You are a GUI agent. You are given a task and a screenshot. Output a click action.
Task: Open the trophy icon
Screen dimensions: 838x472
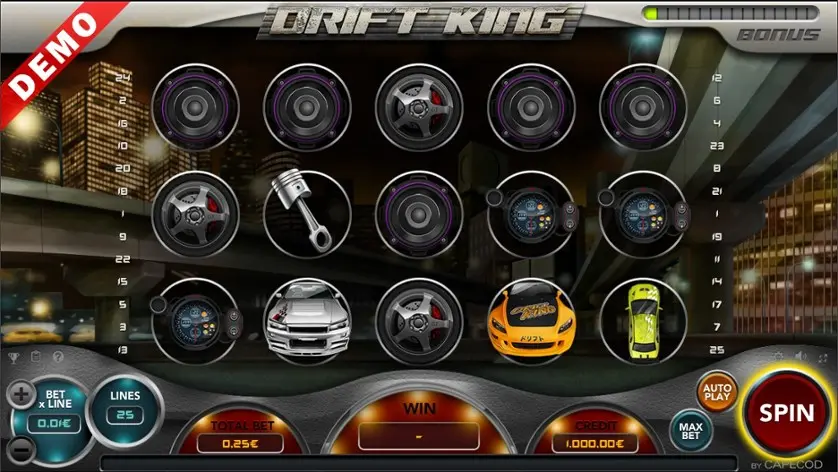pos(14,357)
